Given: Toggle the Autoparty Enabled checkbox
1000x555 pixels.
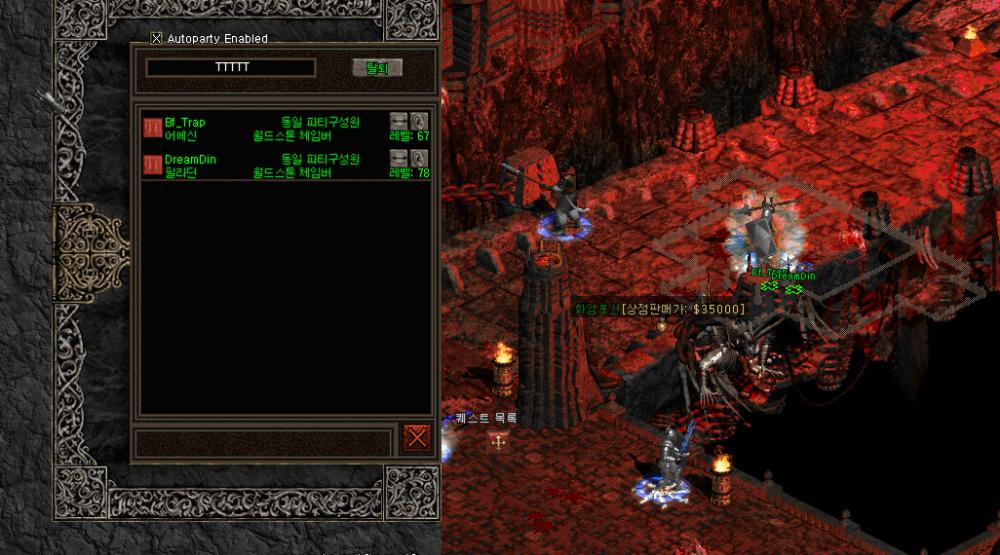Looking at the screenshot, I should pos(156,39).
